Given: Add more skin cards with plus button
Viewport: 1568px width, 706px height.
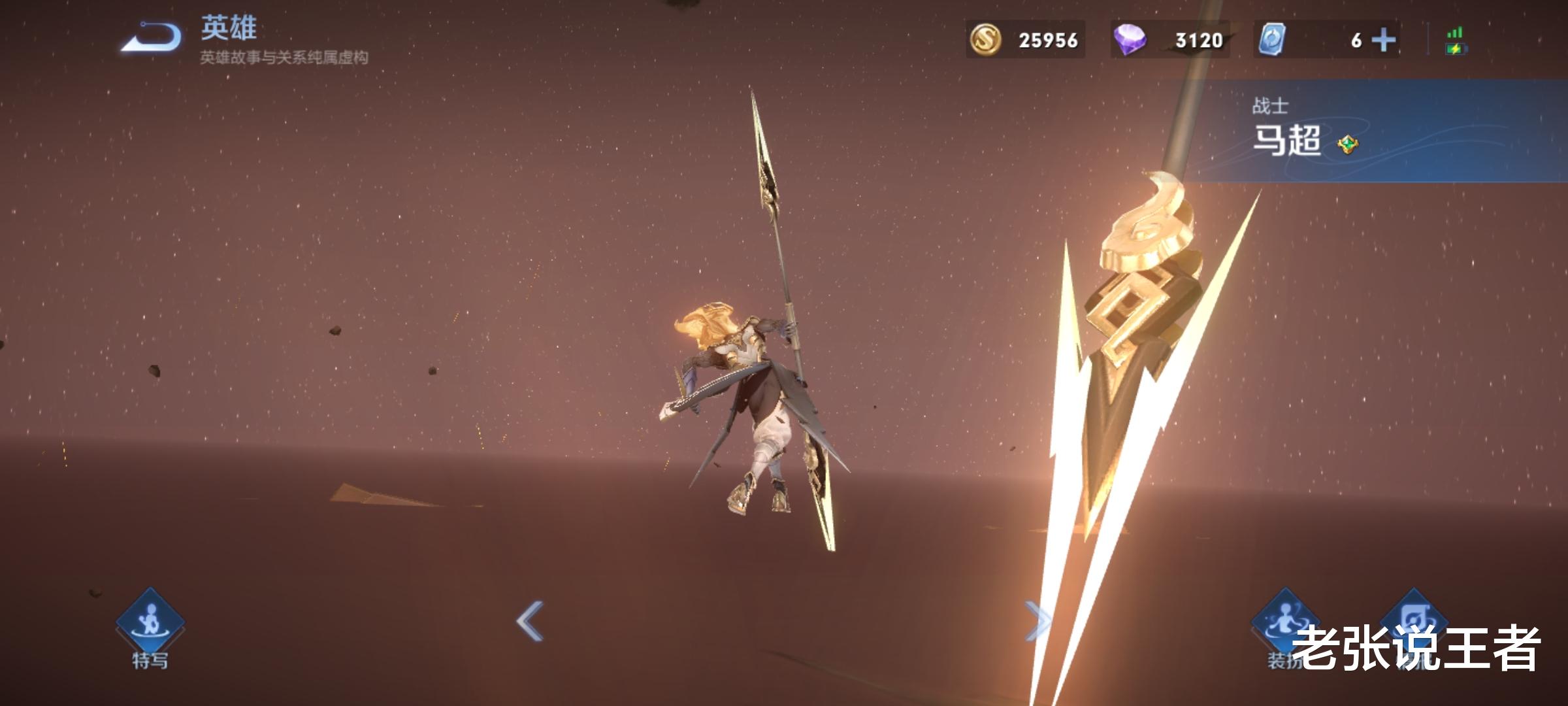Looking at the screenshot, I should click(1383, 40).
